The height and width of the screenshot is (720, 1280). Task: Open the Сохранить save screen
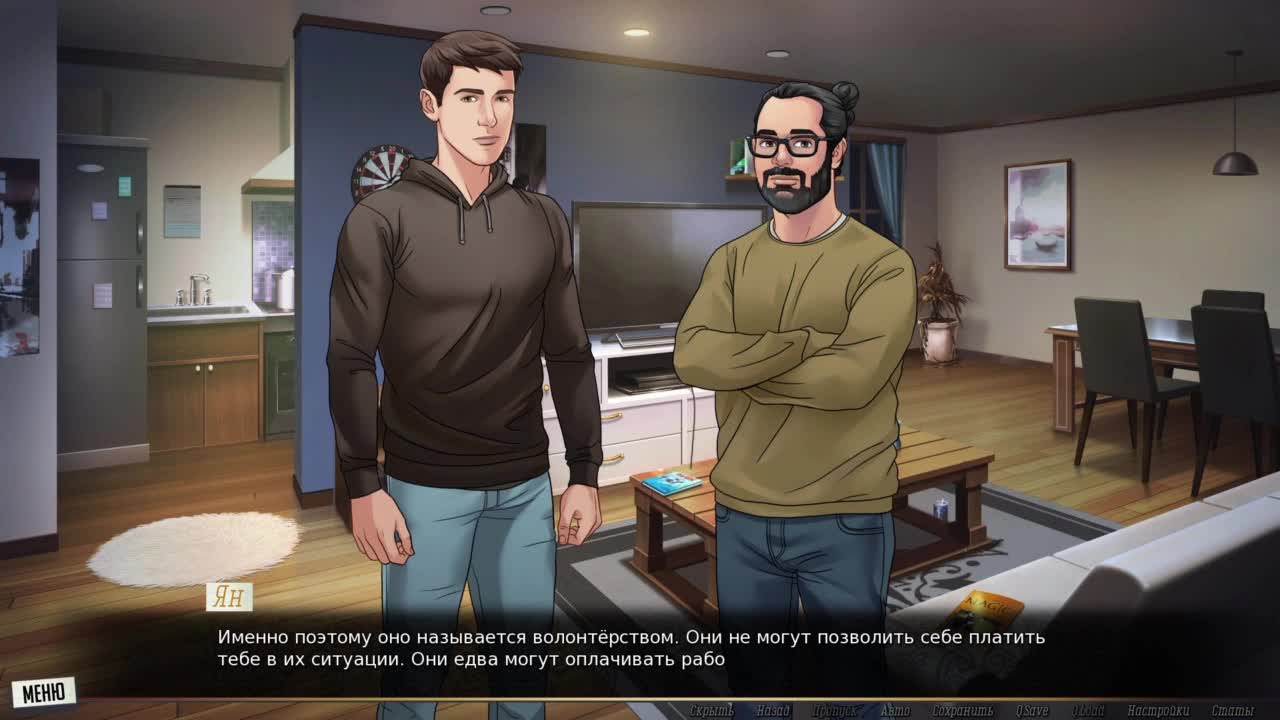coord(962,711)
